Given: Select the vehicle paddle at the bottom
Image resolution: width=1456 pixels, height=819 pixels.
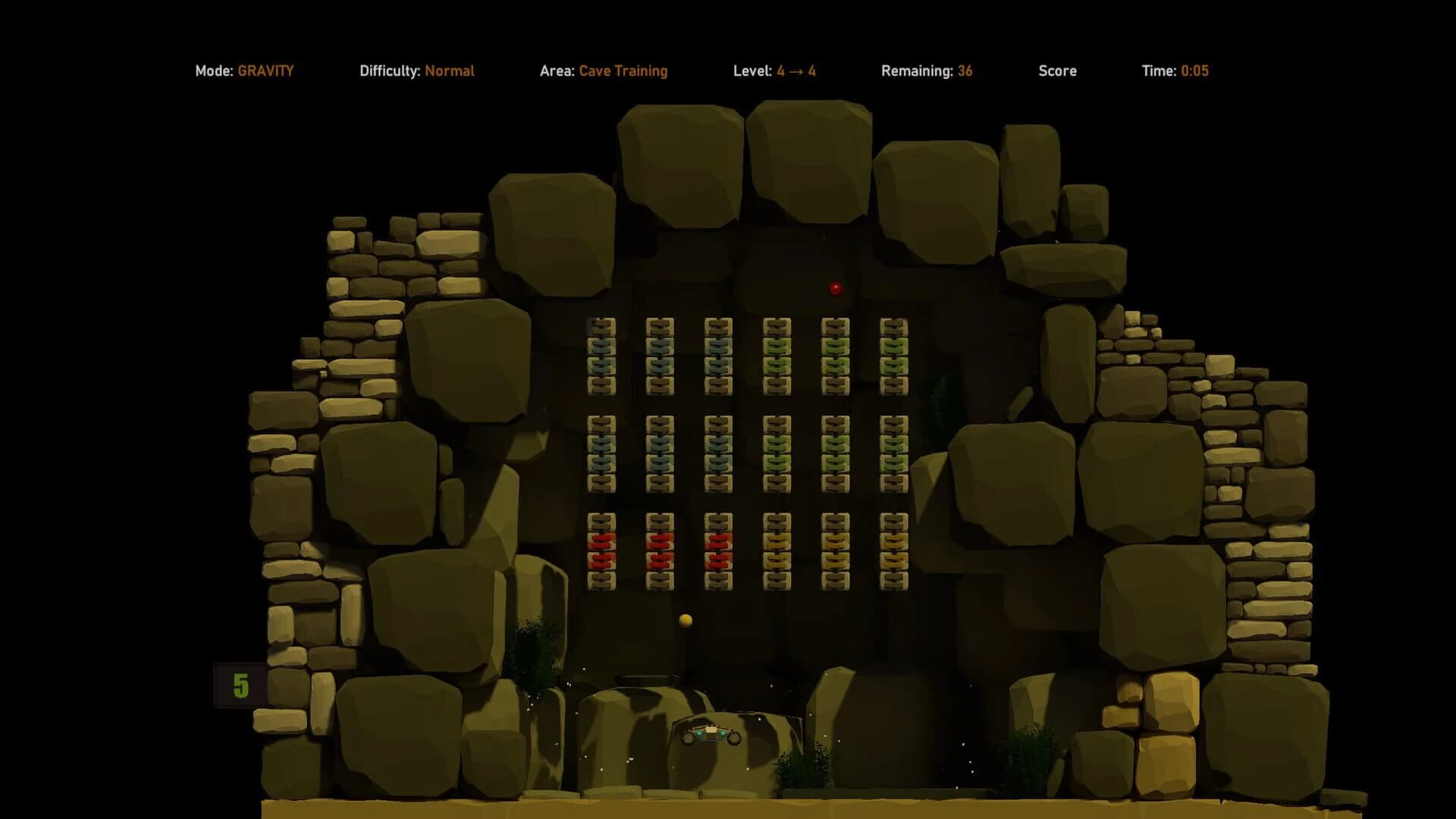Looking at the screenshot, I should [711, 732].
